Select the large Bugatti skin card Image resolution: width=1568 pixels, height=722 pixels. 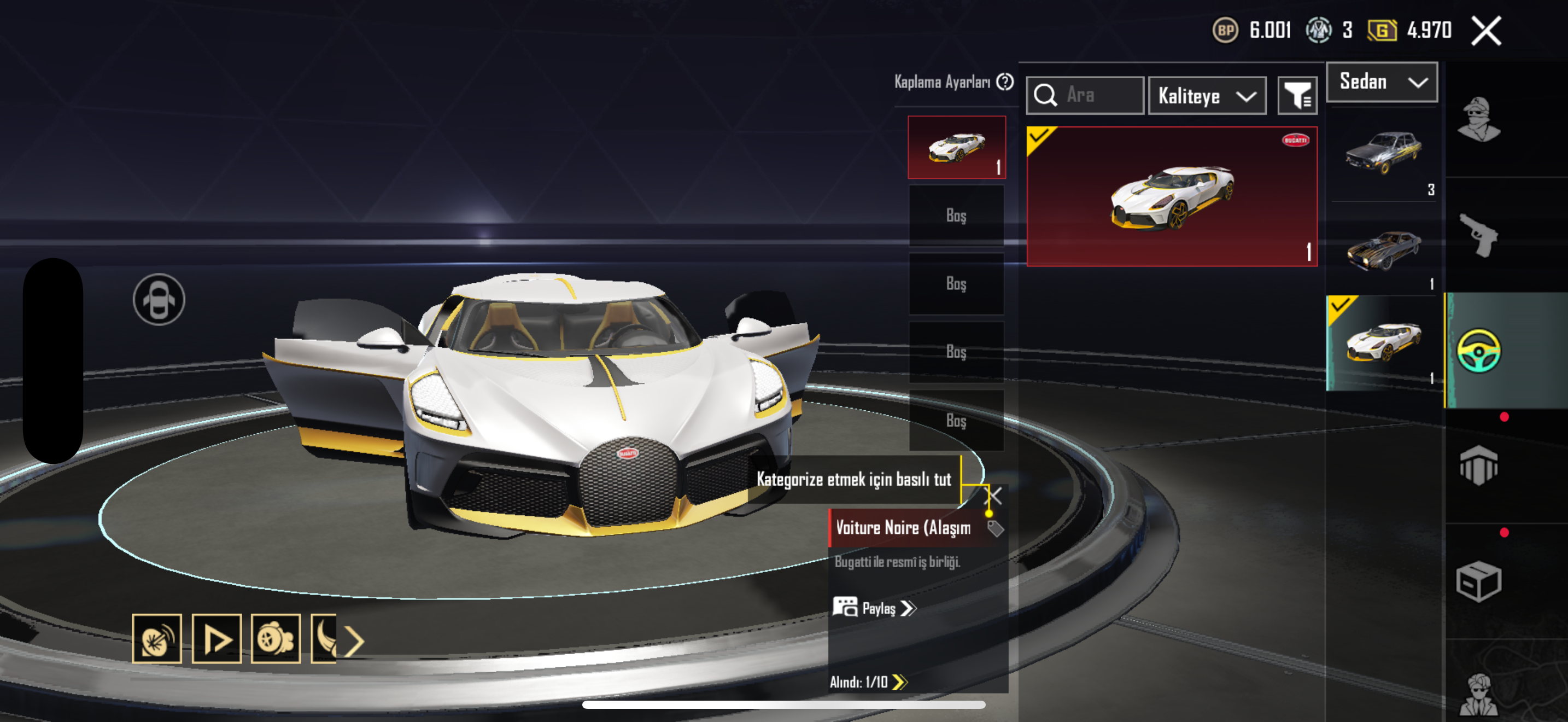(x=1172, y=196)
